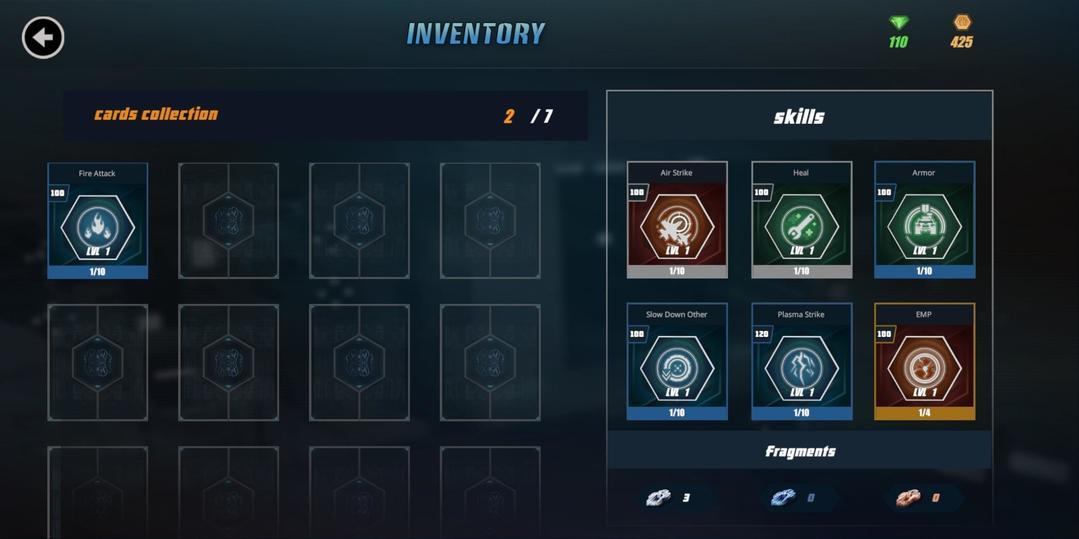Select the orange fragment icon

(908, 498)
